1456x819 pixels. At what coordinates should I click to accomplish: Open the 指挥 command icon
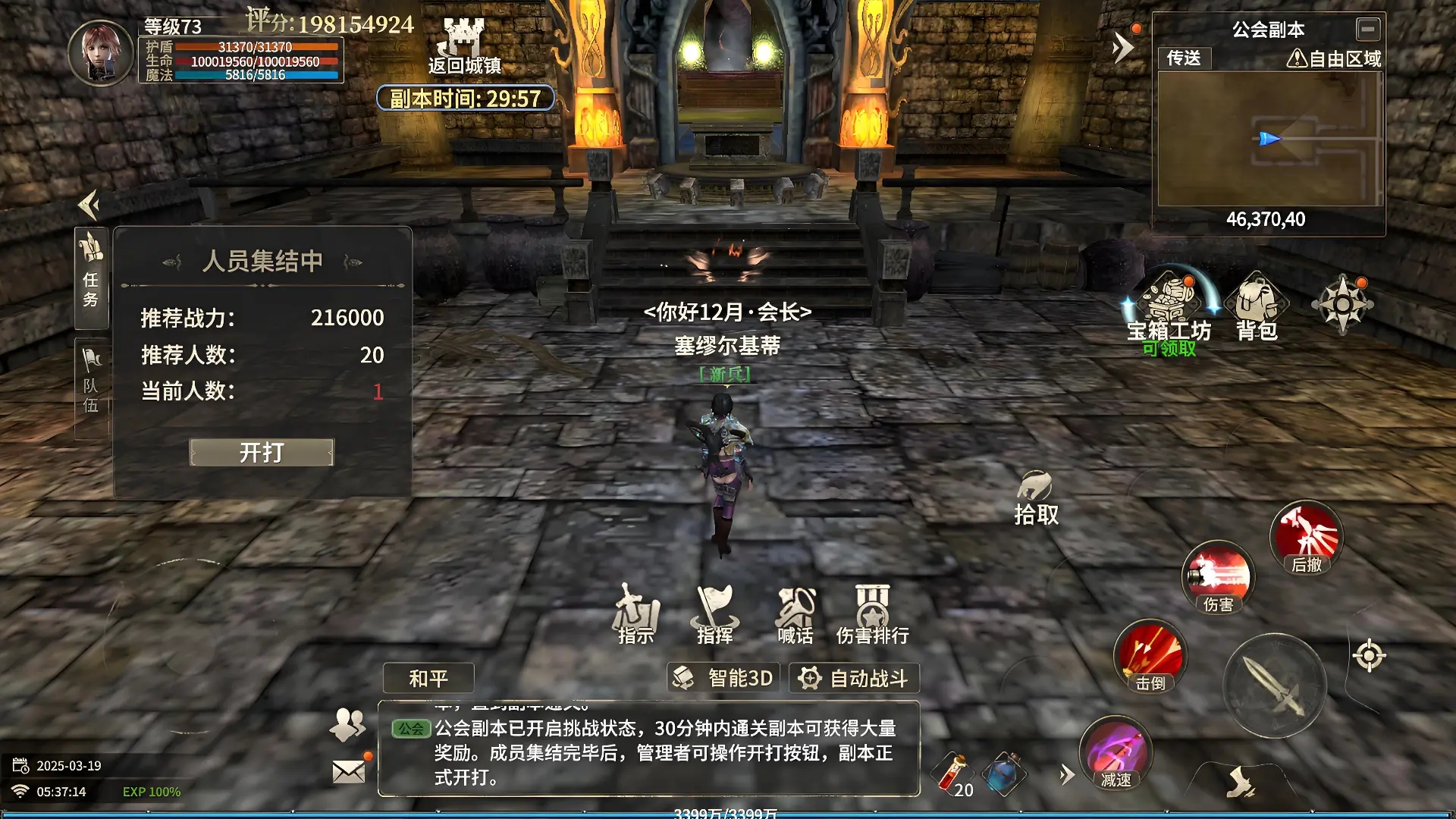click(x=714, y=614)
